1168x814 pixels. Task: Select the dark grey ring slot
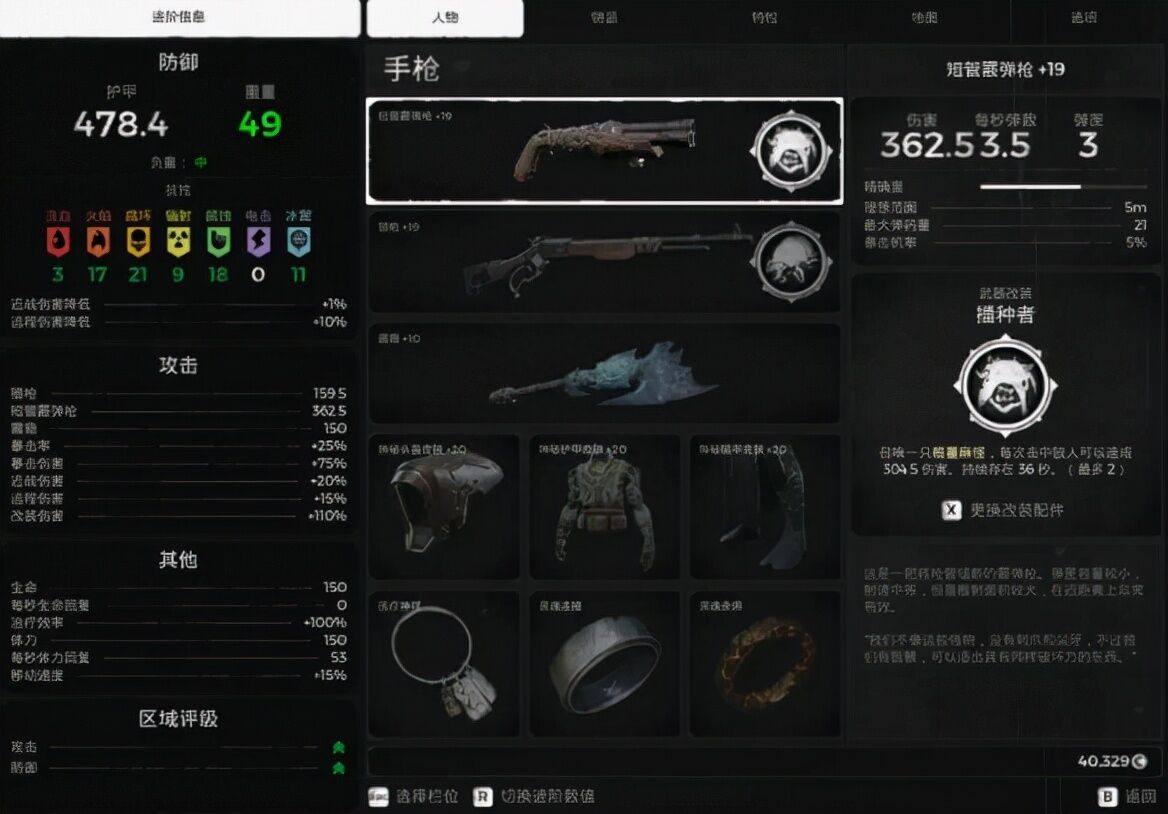[604, 664]
